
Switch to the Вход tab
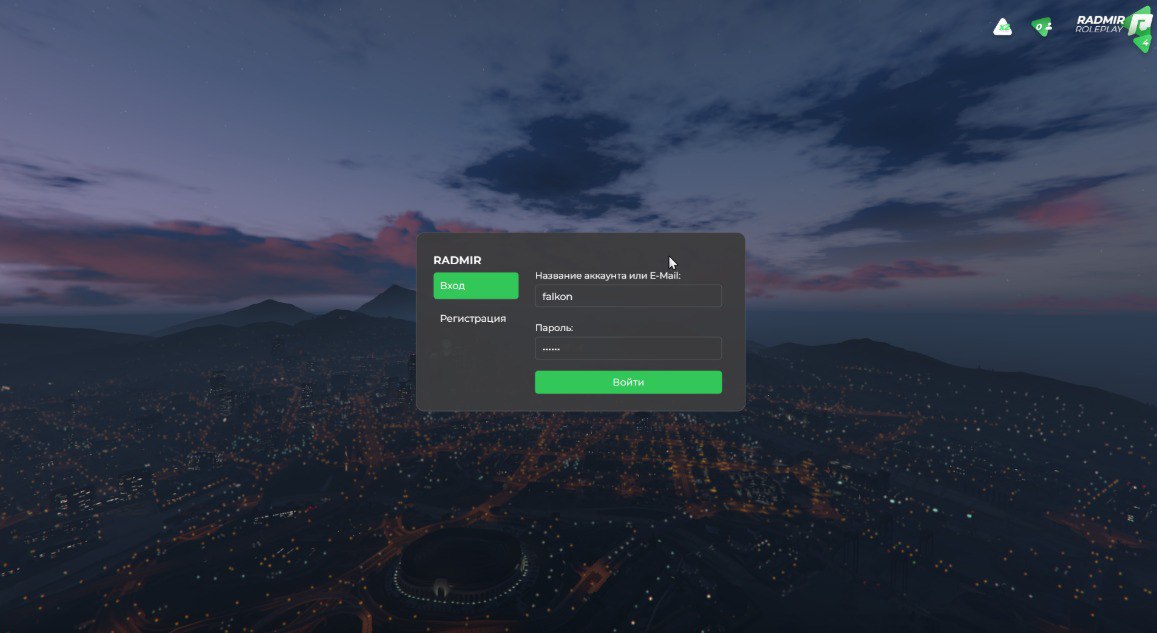click(475, 286)
